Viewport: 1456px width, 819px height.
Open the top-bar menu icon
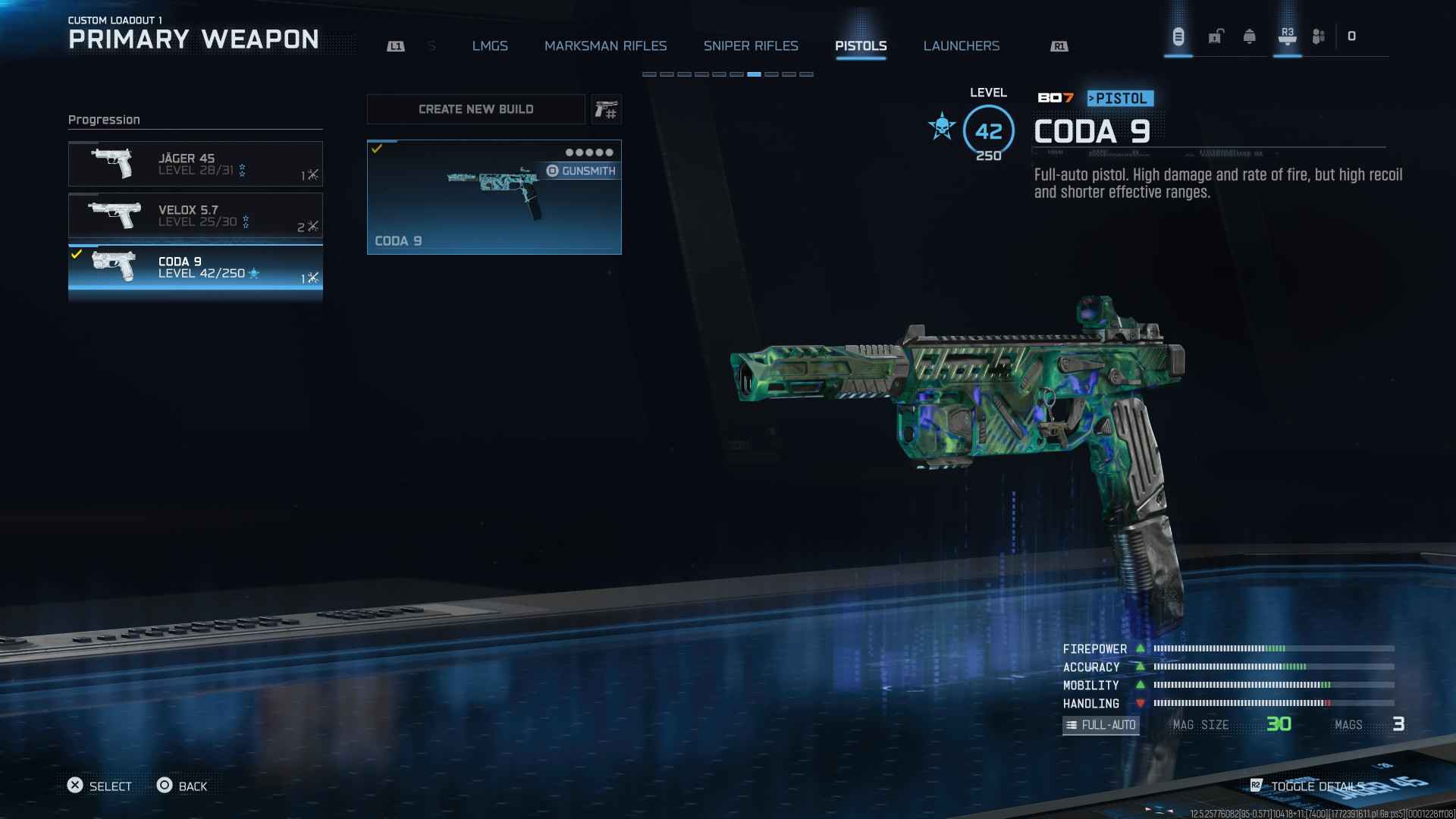[x=1178, y=36]
